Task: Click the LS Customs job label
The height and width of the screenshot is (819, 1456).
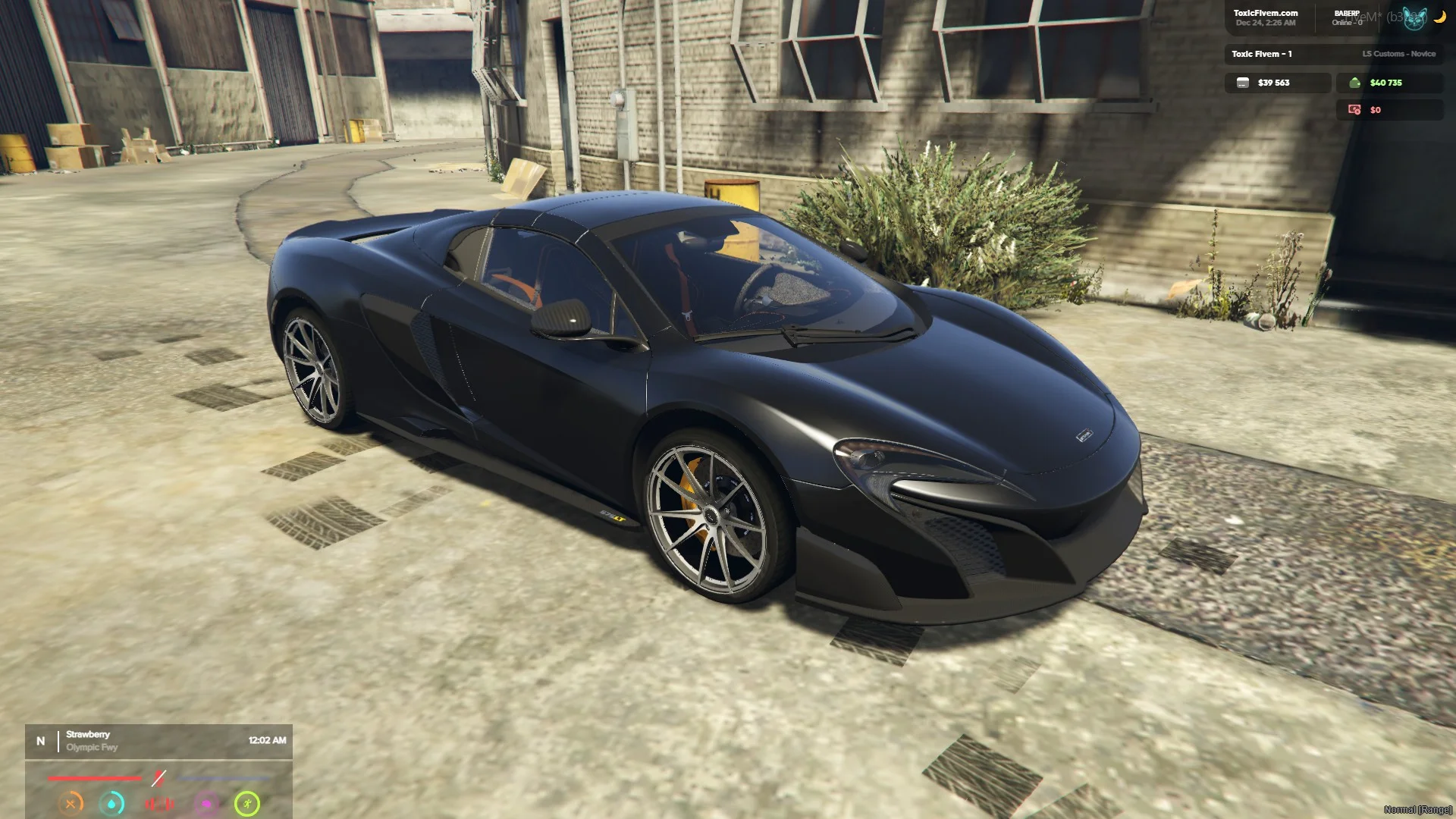Action: pos(1398,54)
